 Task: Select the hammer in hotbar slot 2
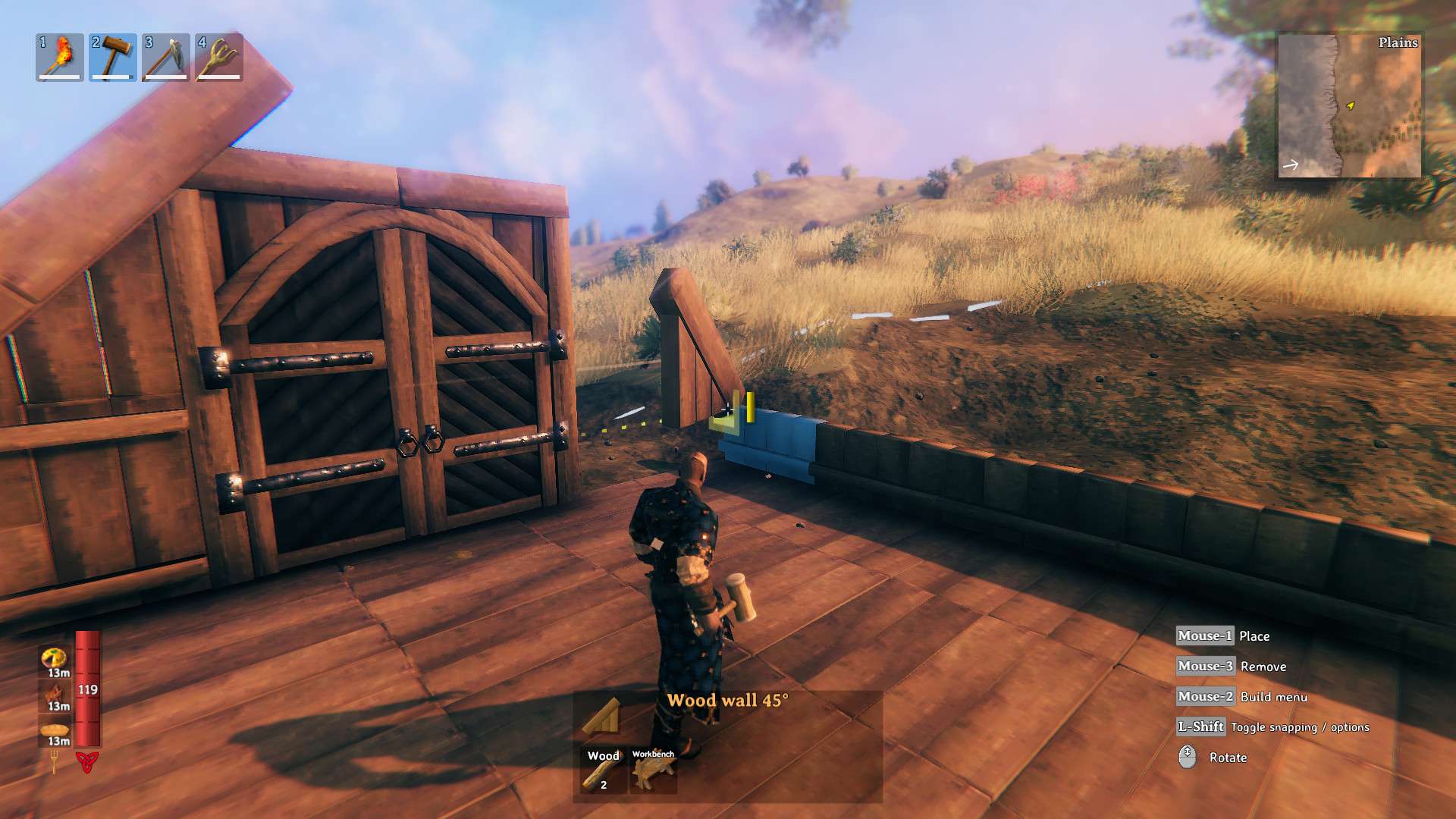pos(112,55)
